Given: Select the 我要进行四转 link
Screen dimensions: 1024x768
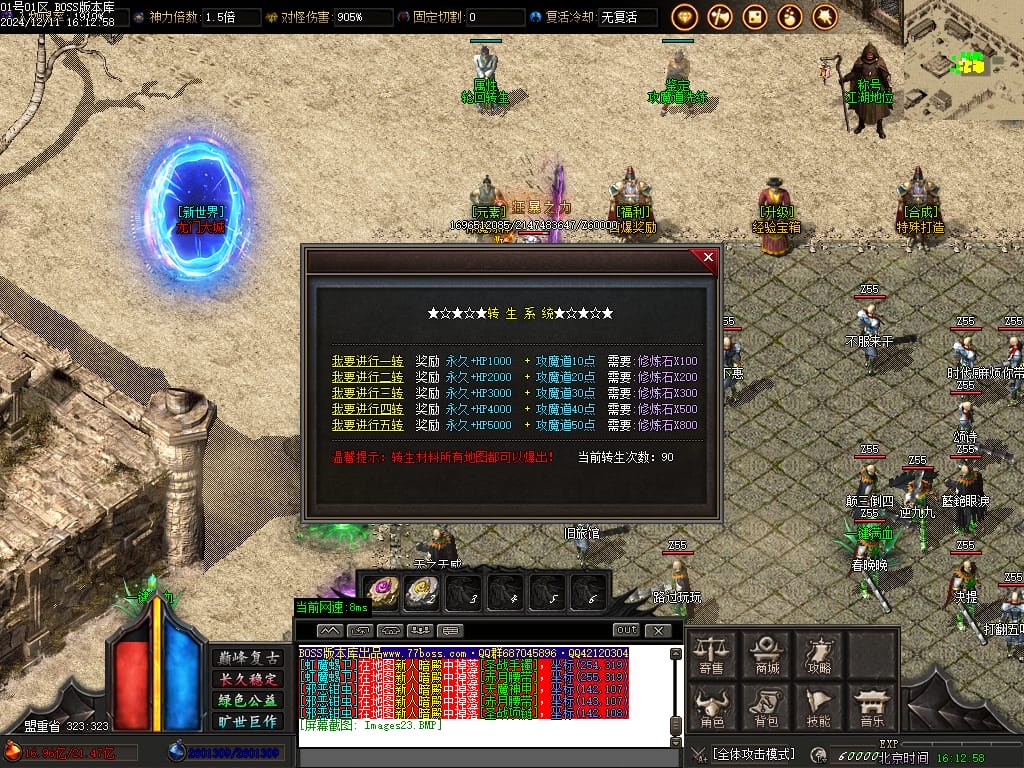Looking at the screenshot, I should tap(367, 409).
